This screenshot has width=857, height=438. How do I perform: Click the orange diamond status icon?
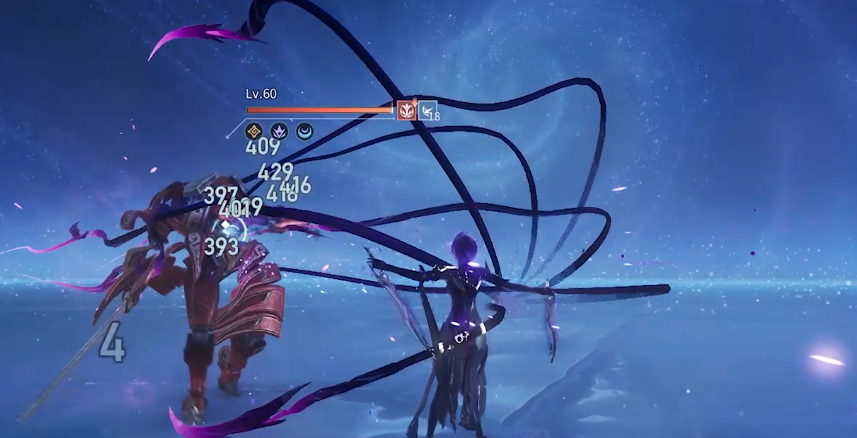click(254, 130)
